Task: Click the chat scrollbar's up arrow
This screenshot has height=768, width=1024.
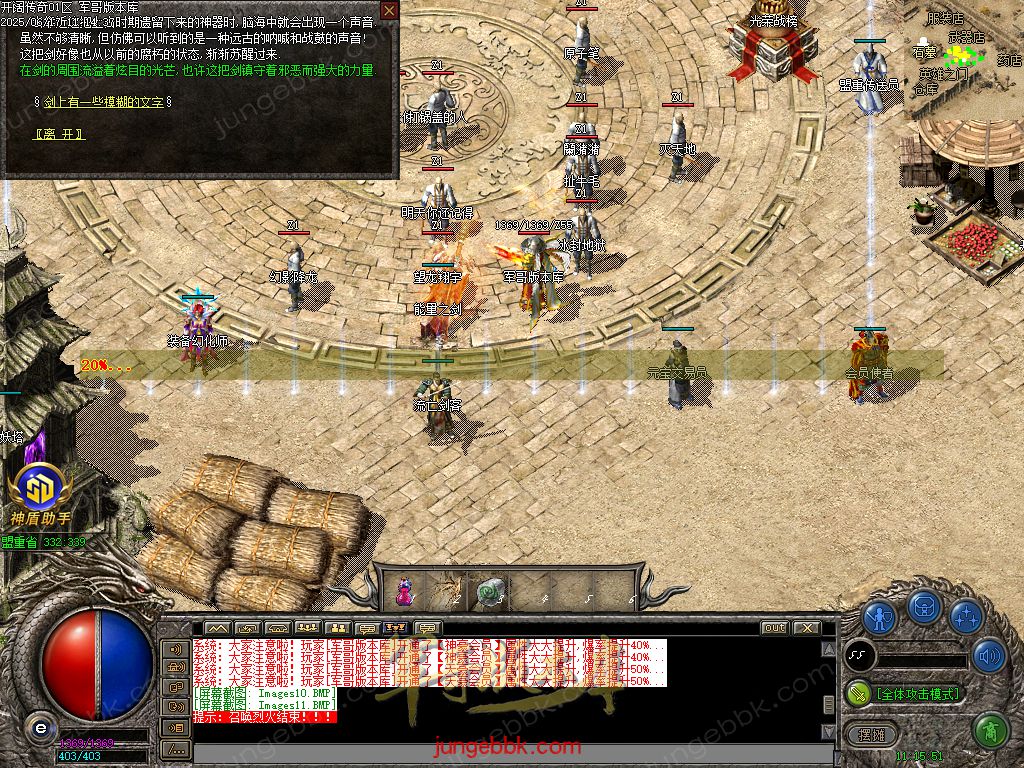Action: tap(828, 647)
